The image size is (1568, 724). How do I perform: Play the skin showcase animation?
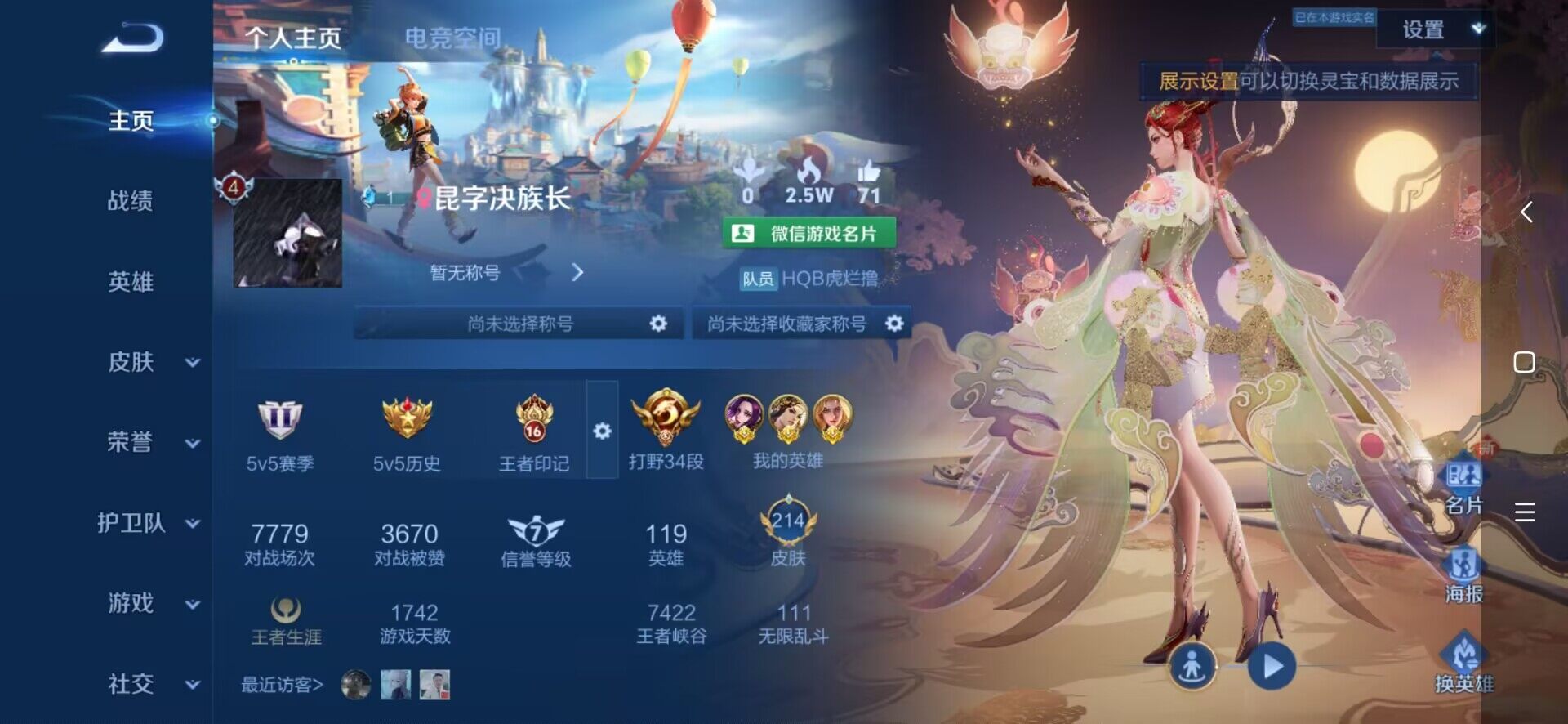(1272, 667)
